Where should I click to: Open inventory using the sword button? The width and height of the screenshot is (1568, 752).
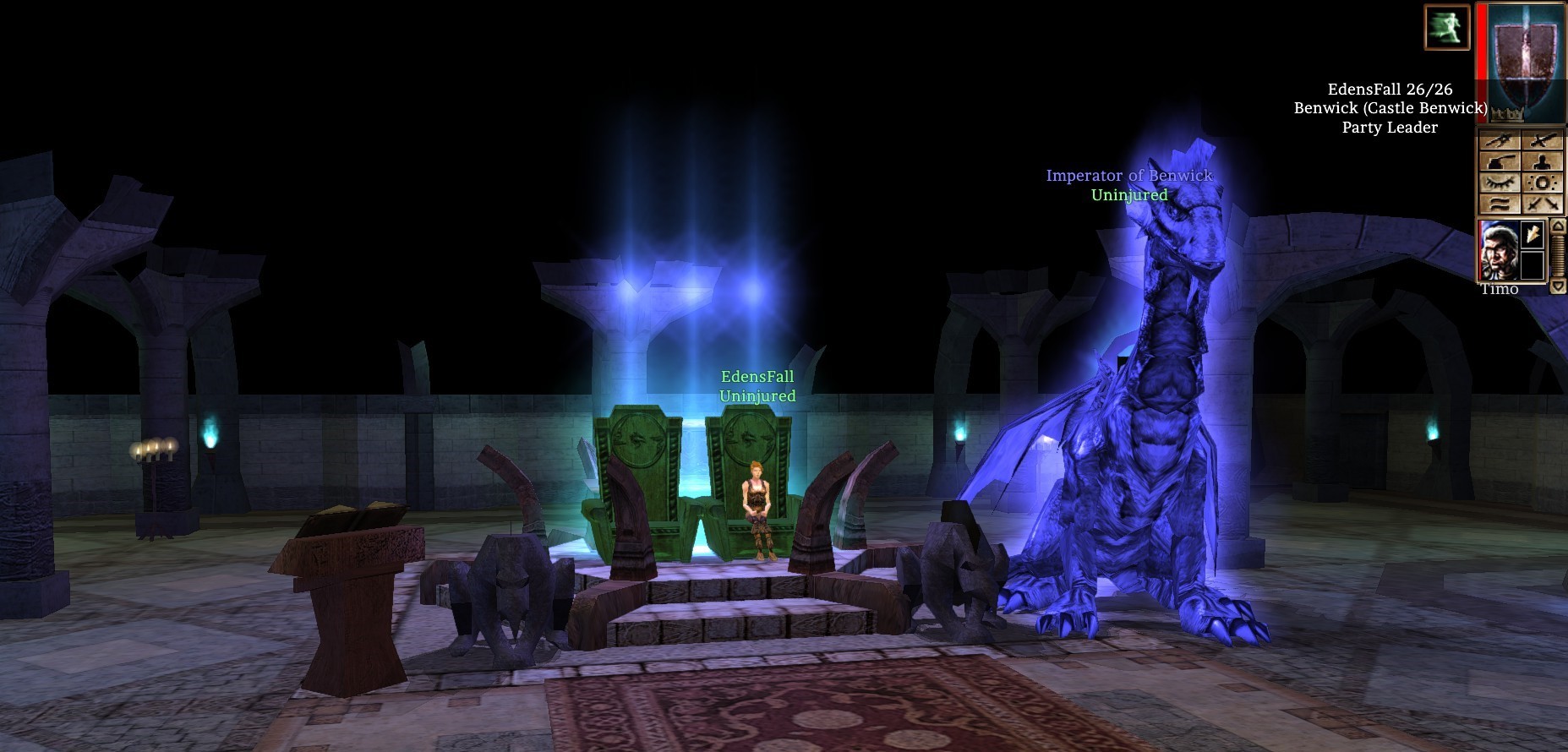point(1543,140)
